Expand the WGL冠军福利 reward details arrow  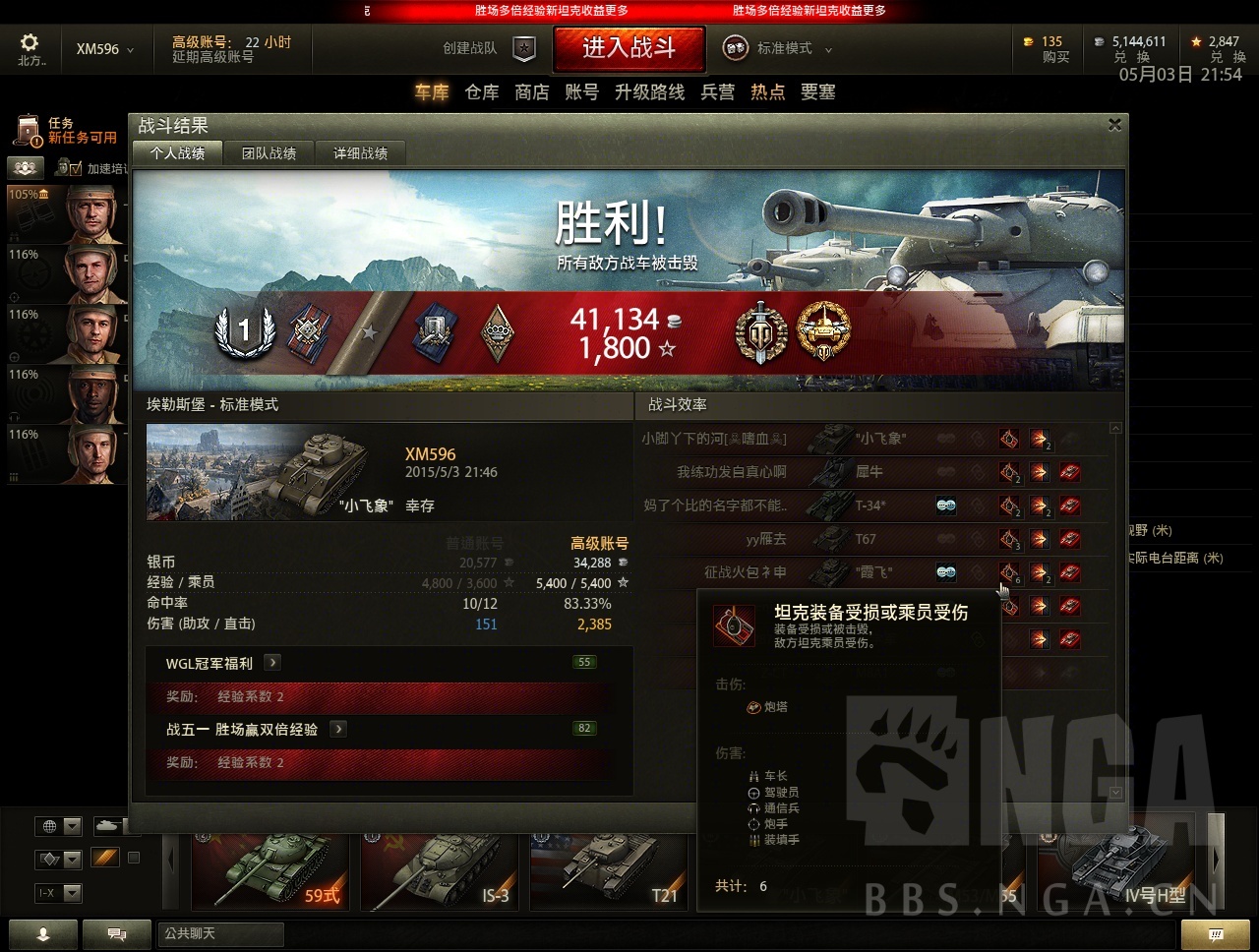(x=272, y=663)
